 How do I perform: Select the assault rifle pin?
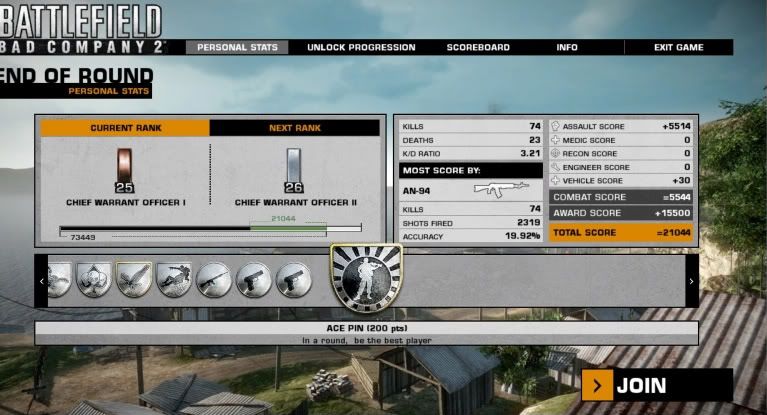click(214, 281)
